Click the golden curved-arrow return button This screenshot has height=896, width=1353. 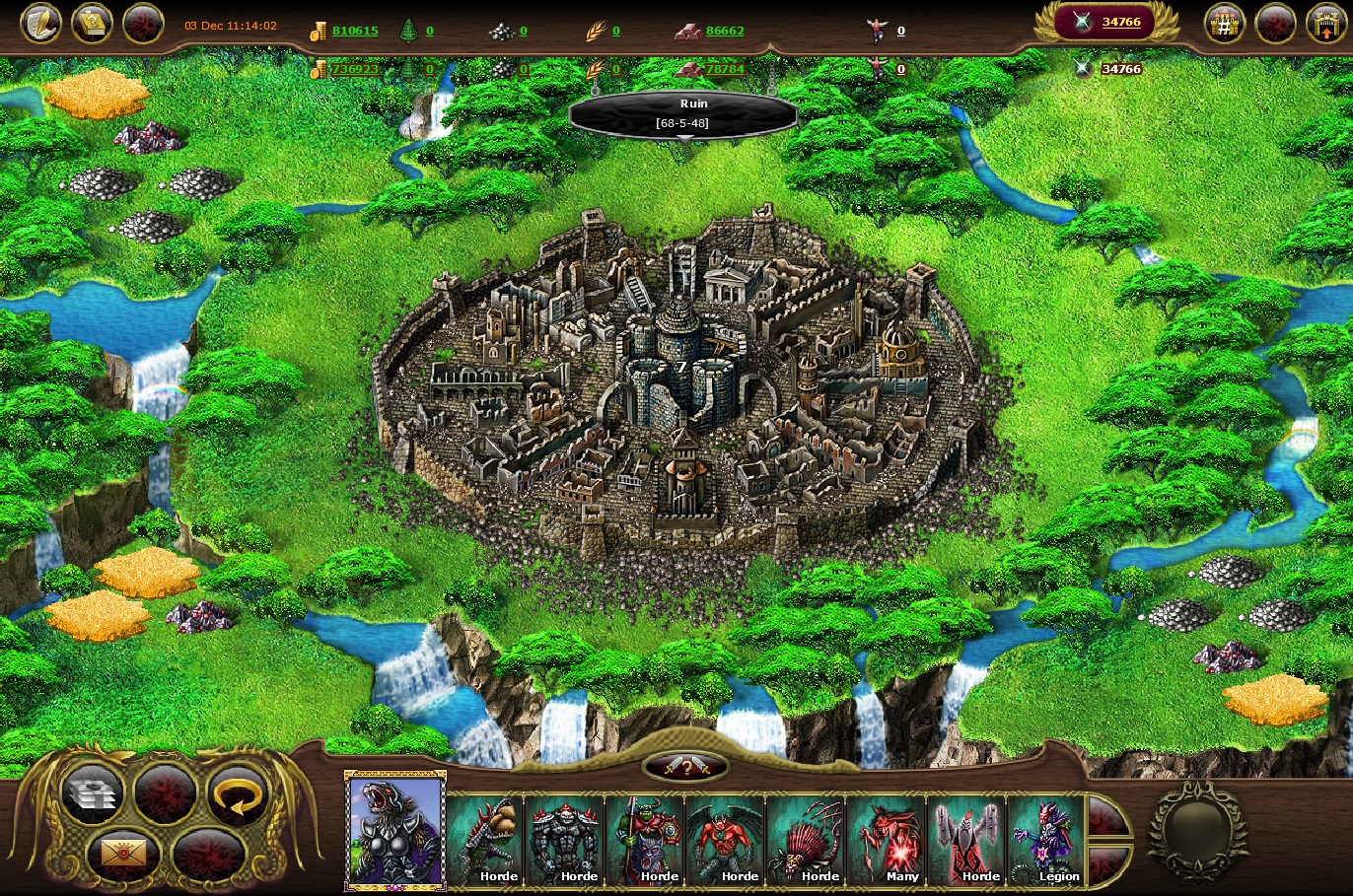coord(239,794)
